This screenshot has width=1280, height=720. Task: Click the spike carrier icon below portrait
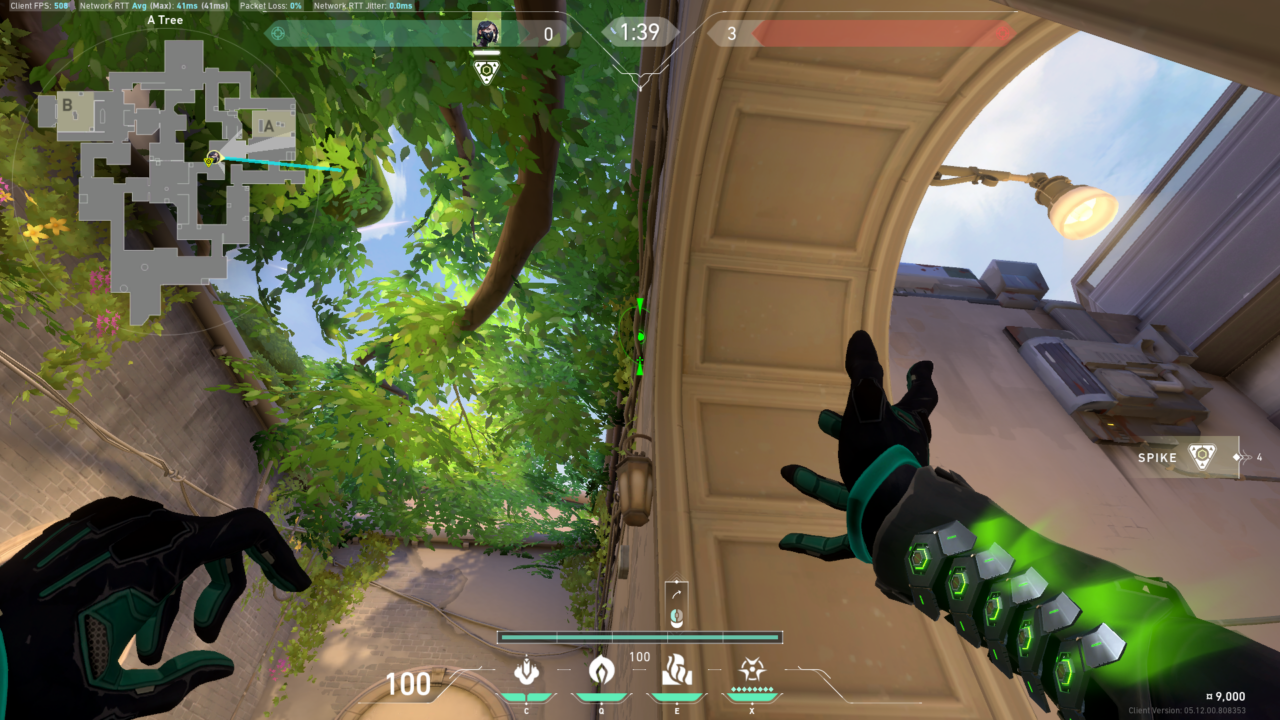[487, 70]
